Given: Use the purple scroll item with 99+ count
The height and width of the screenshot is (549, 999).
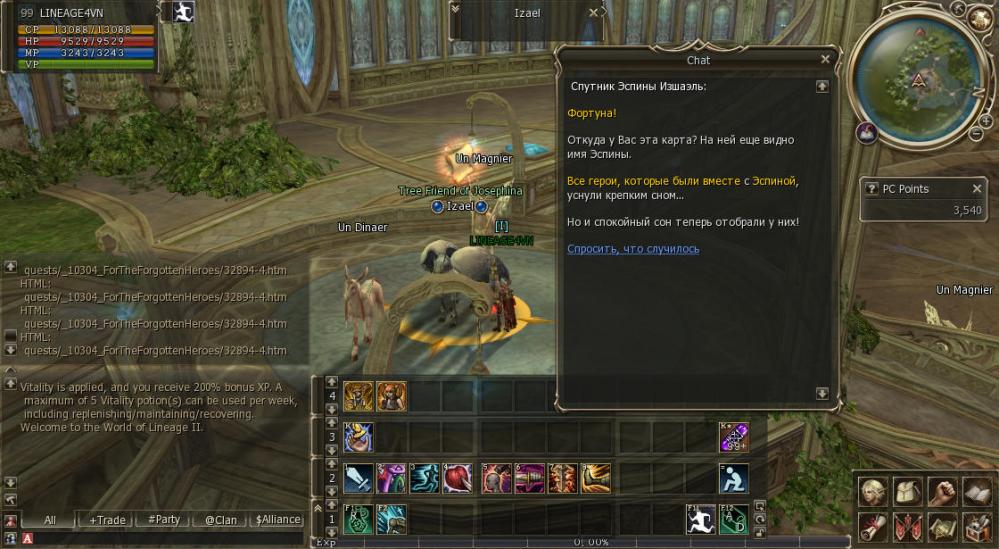Looking at the screenshot, I should (733, 437).
